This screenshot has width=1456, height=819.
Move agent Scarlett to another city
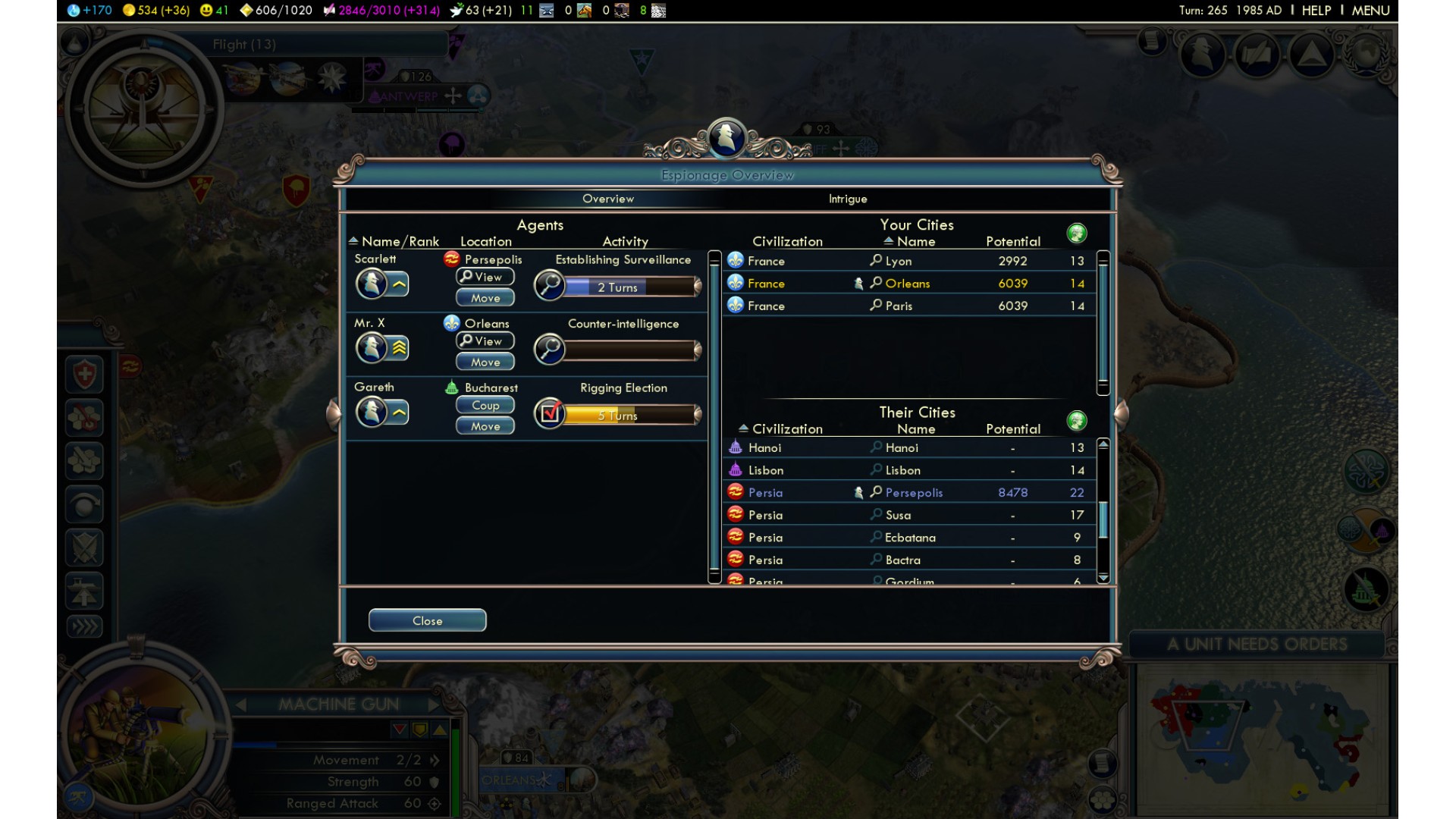tap(485, 298)
